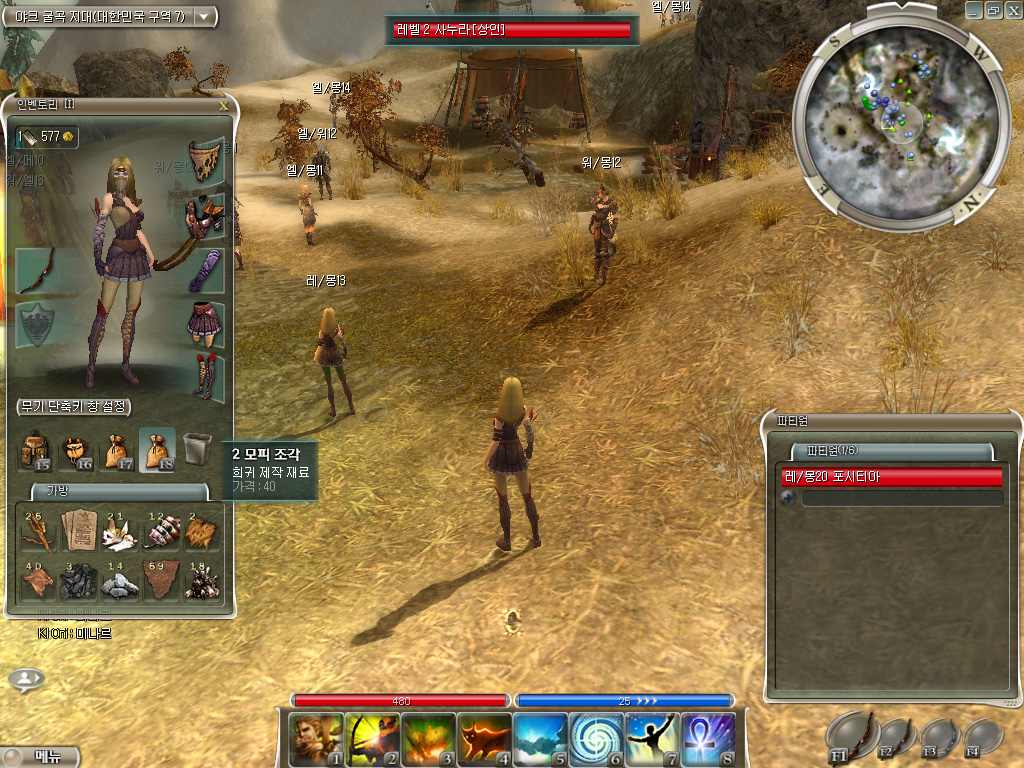Select the equipped skirt armor slot
1024x768 pixels.
click(x=205, y=321)
